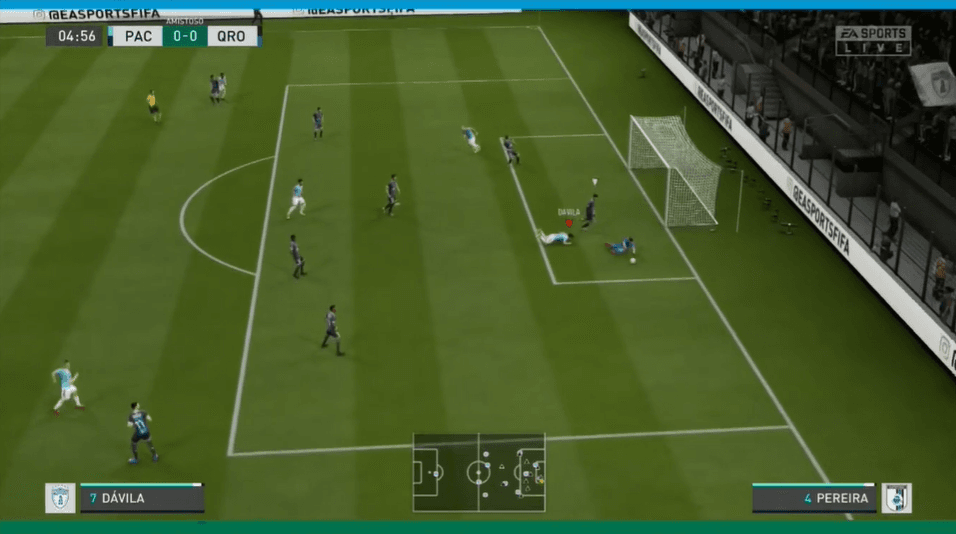
Task: Click the pitch radar minimap
Action: 479,472
